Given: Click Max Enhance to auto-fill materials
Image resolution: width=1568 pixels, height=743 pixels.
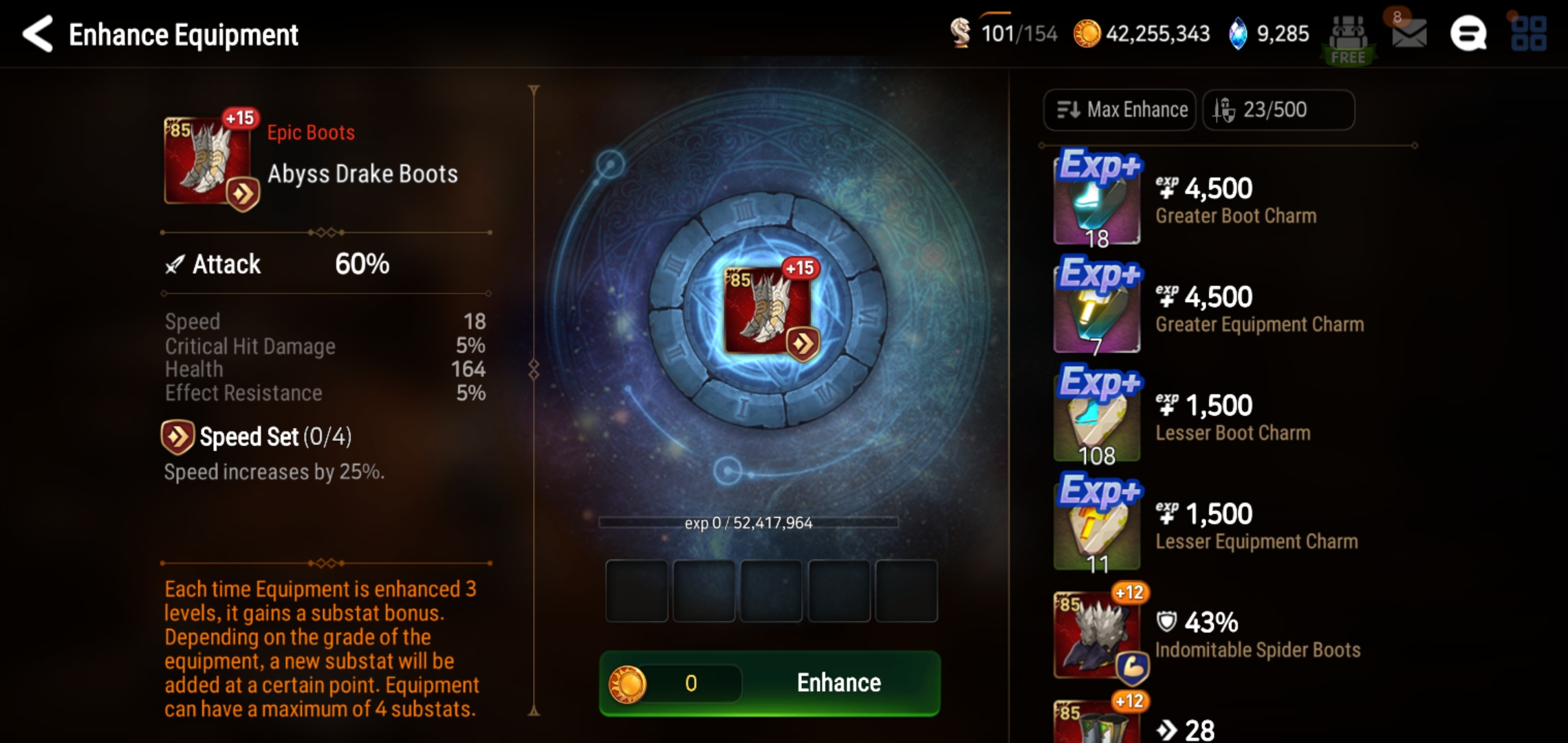Looking at the screenshot, I should pyautogui.click(x=1118, y=109).
